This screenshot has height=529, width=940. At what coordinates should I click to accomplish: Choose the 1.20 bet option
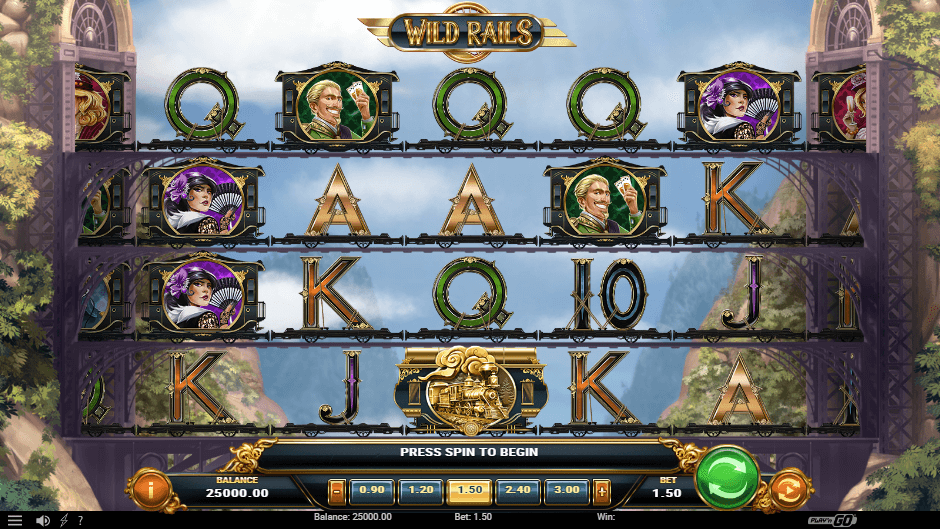tap(420, 491)
